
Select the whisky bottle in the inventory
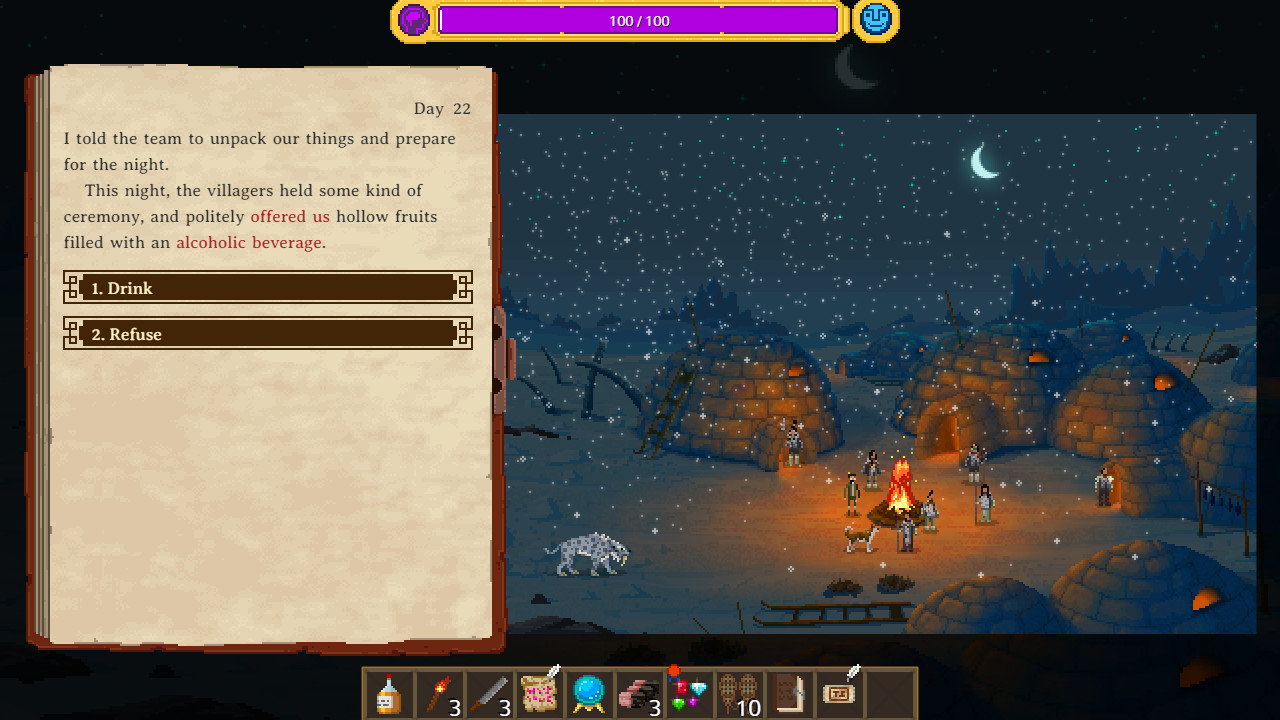coord(389,693)
